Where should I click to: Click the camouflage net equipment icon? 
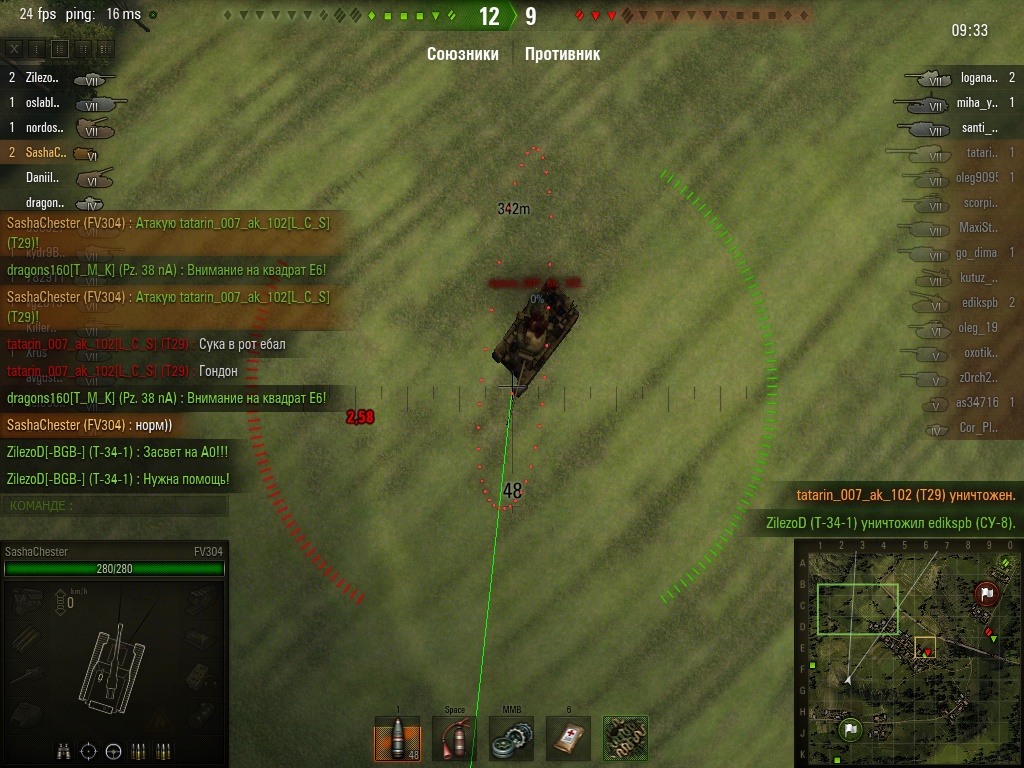point(626,739)
